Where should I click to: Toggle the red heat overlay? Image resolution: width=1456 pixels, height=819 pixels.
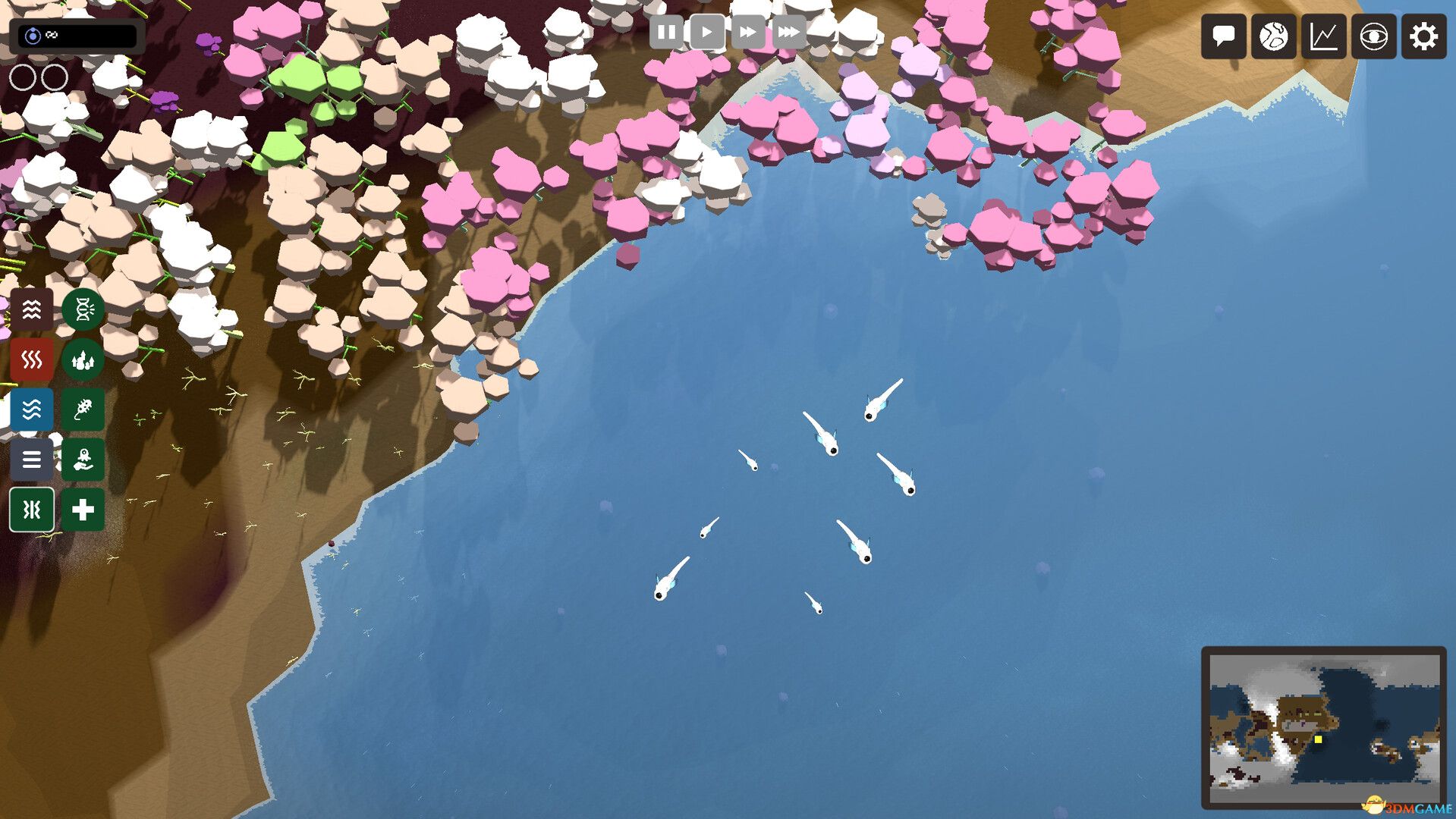[31, 359]
